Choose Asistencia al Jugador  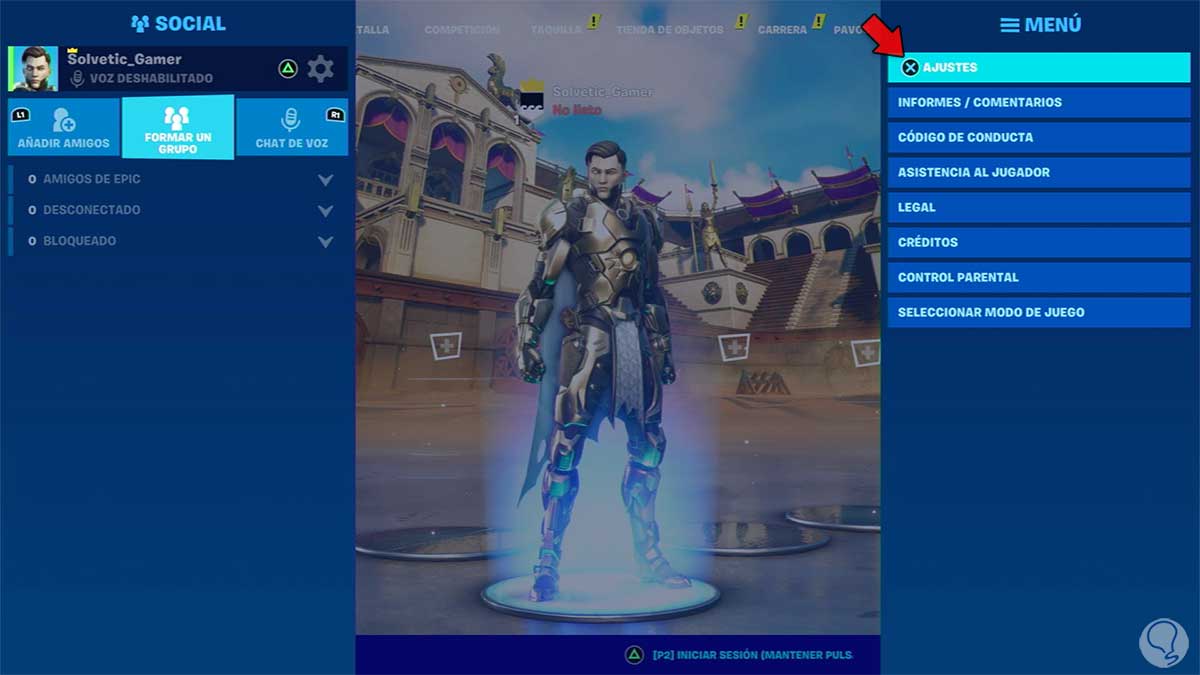tap(1038, 172)
